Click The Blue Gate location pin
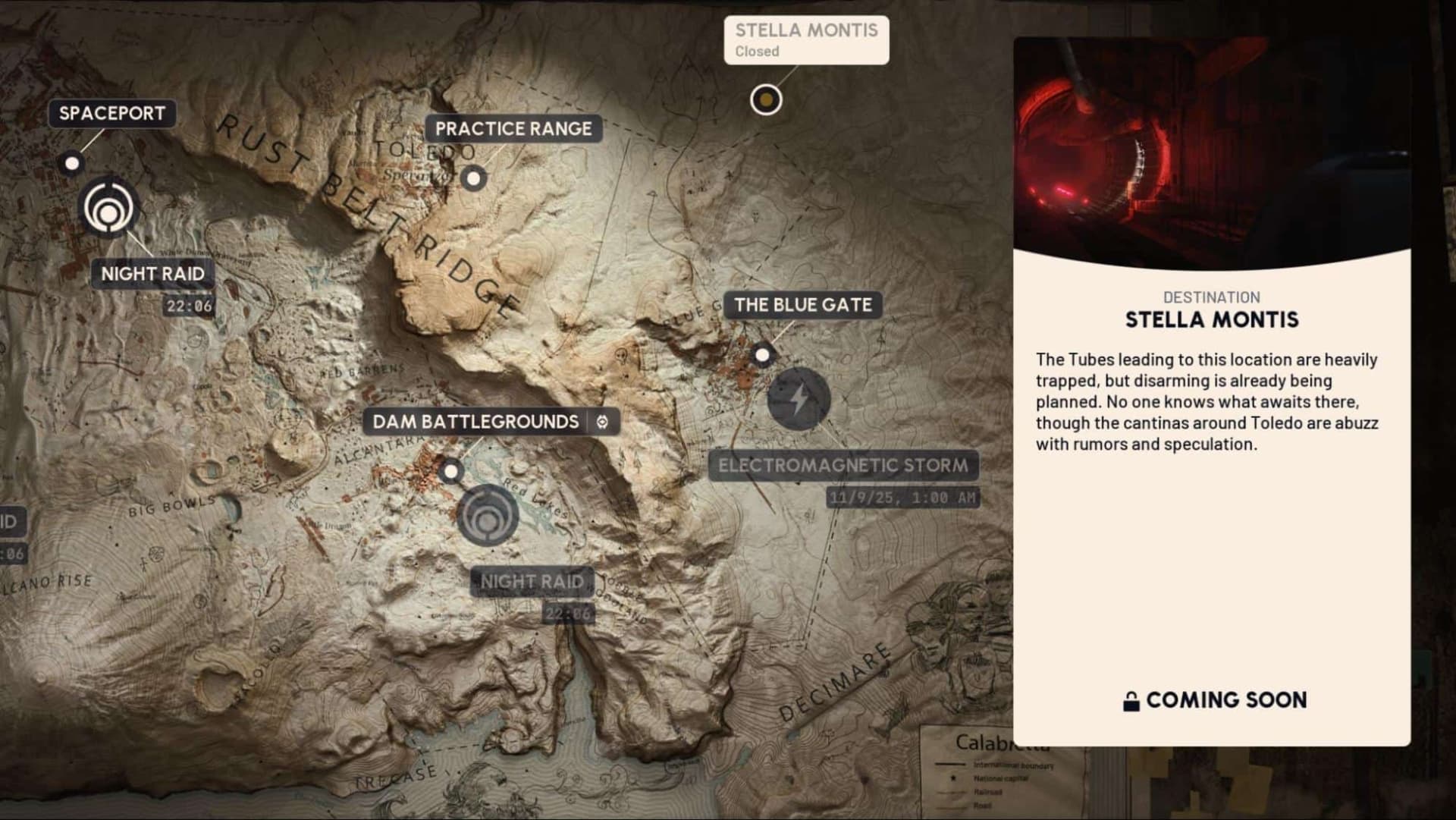The height and width of the screenshot is (820, 1456). (763, 353)
